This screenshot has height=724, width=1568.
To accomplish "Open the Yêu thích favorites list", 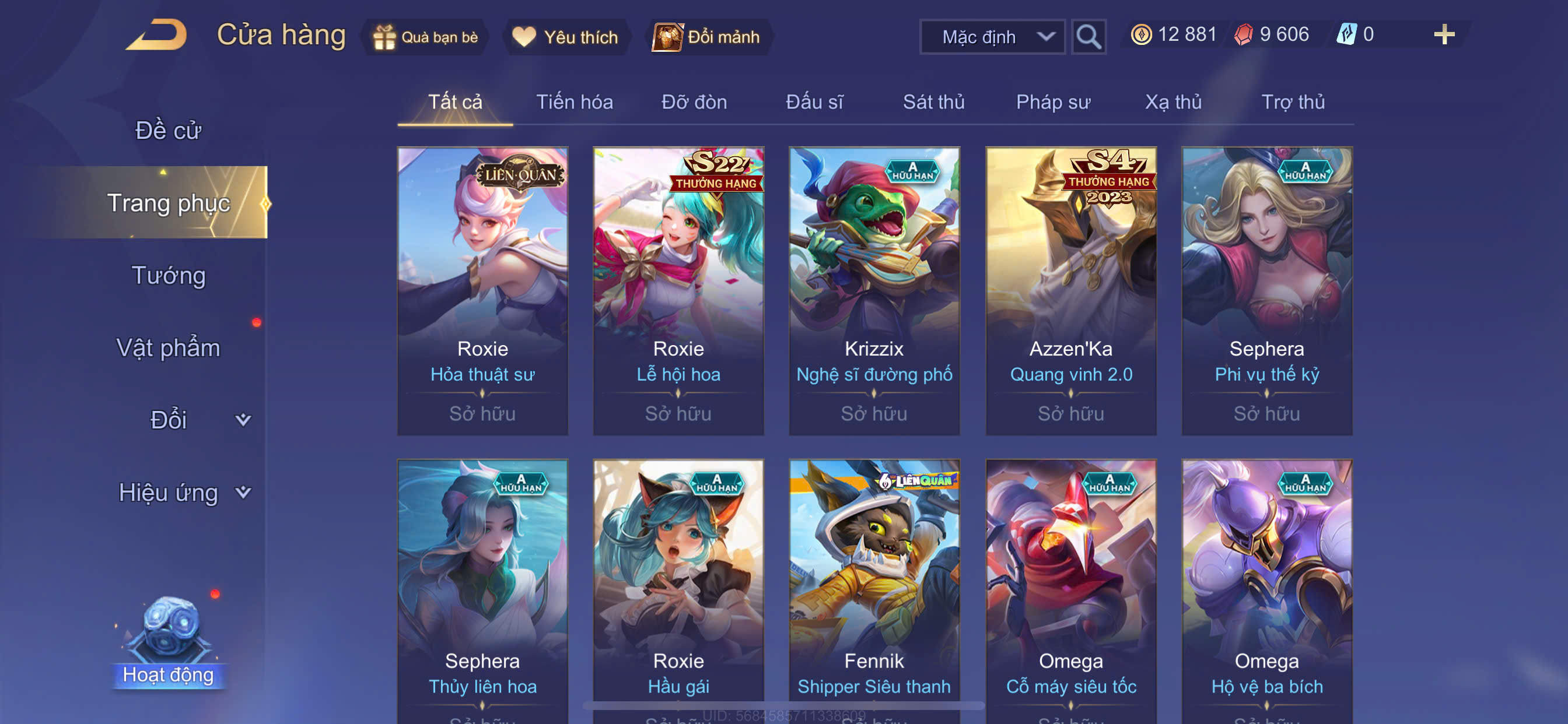I will [565, 37].
